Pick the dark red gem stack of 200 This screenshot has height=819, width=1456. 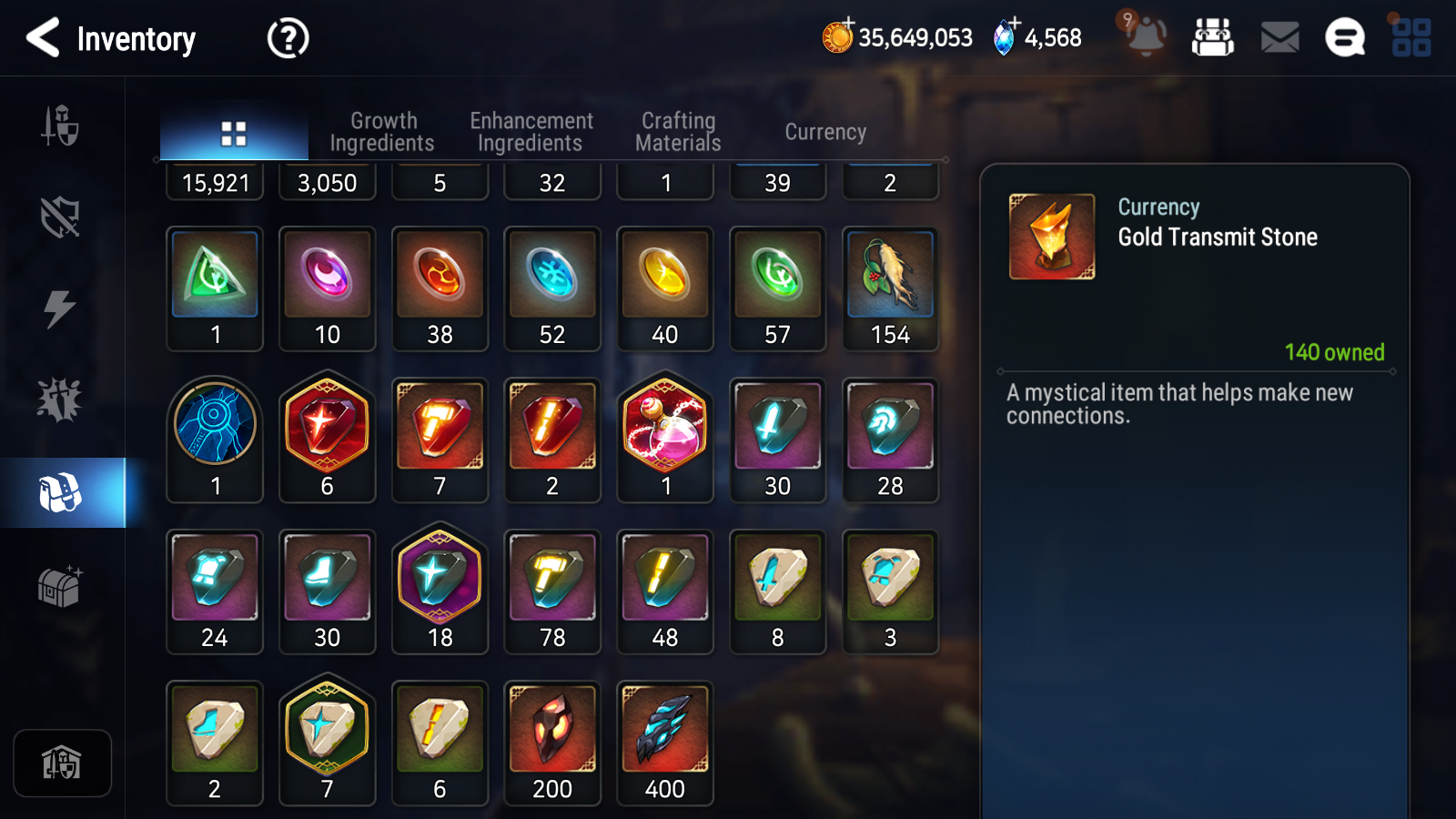pos(552,742)
